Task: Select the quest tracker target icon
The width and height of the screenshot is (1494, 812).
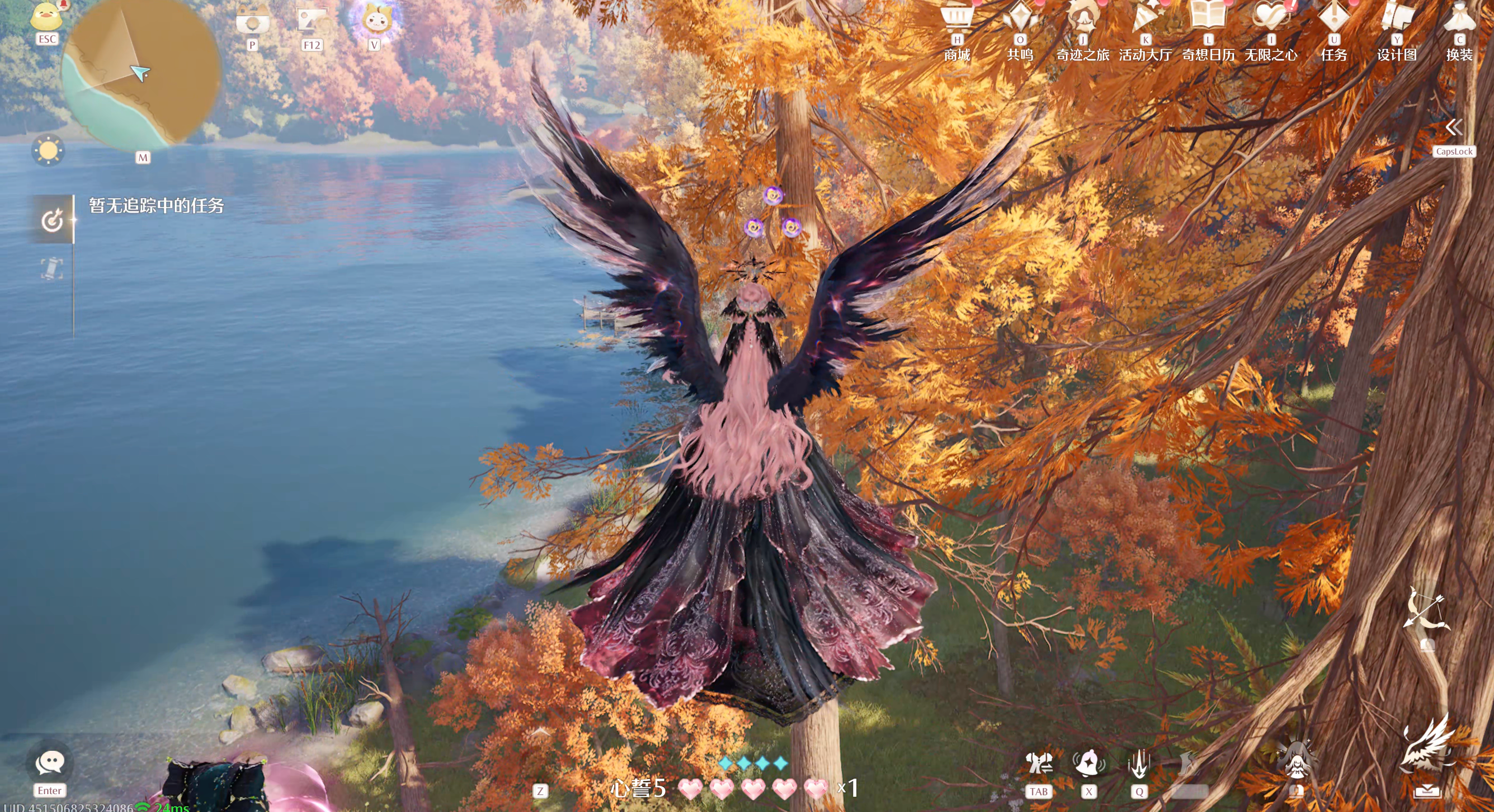Action: 52,220
